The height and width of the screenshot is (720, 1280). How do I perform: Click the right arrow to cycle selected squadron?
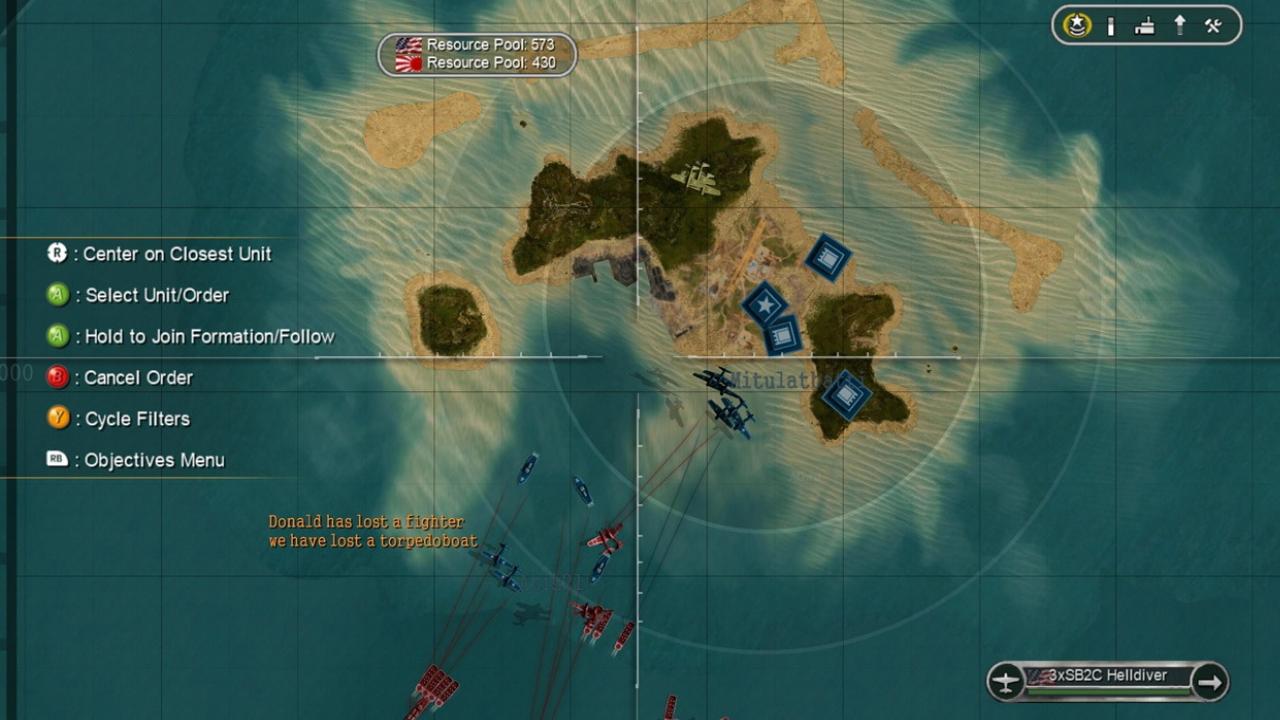click(x=1211, y=679)
